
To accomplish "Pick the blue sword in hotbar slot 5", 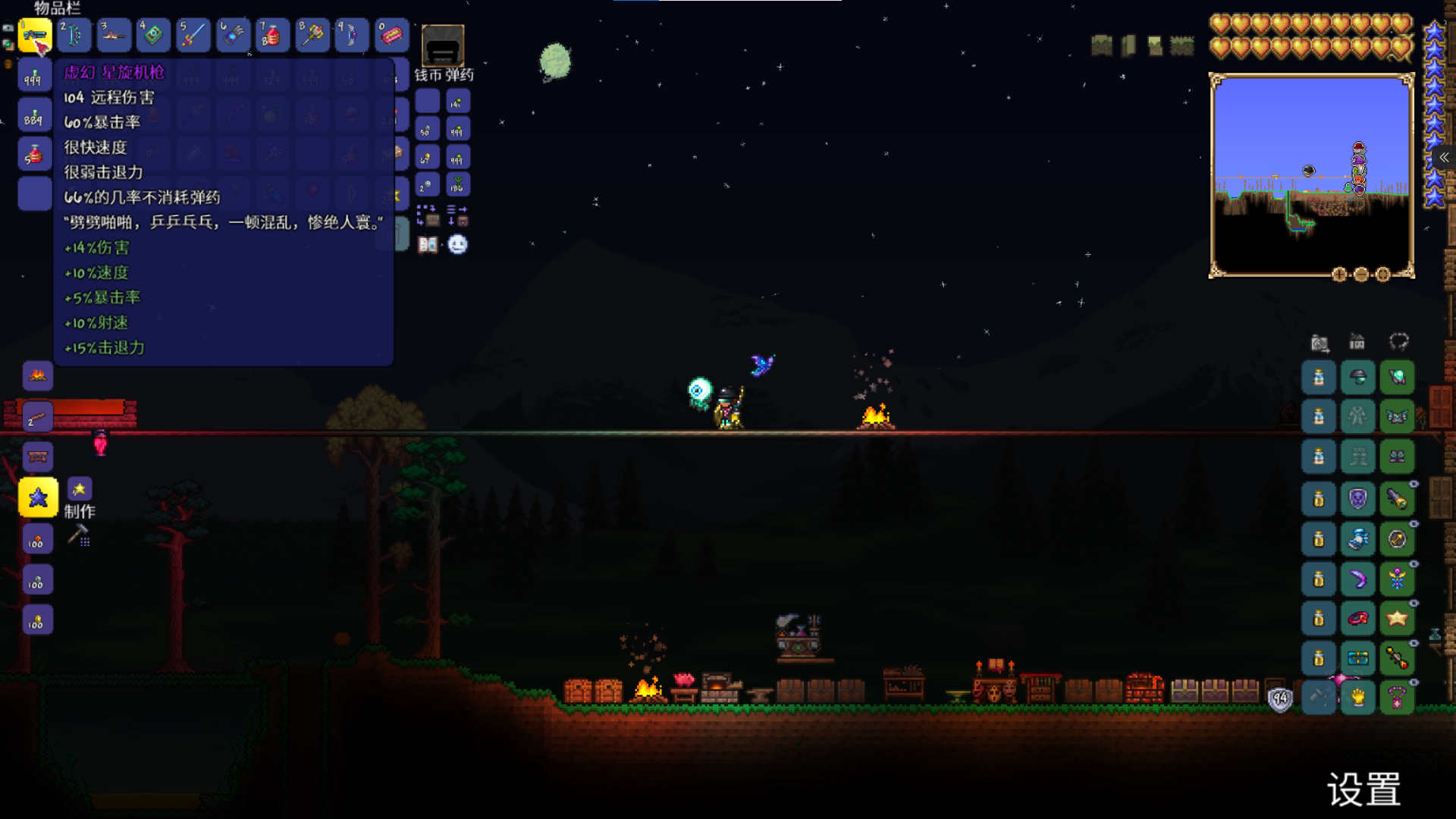I will point(193,36).
